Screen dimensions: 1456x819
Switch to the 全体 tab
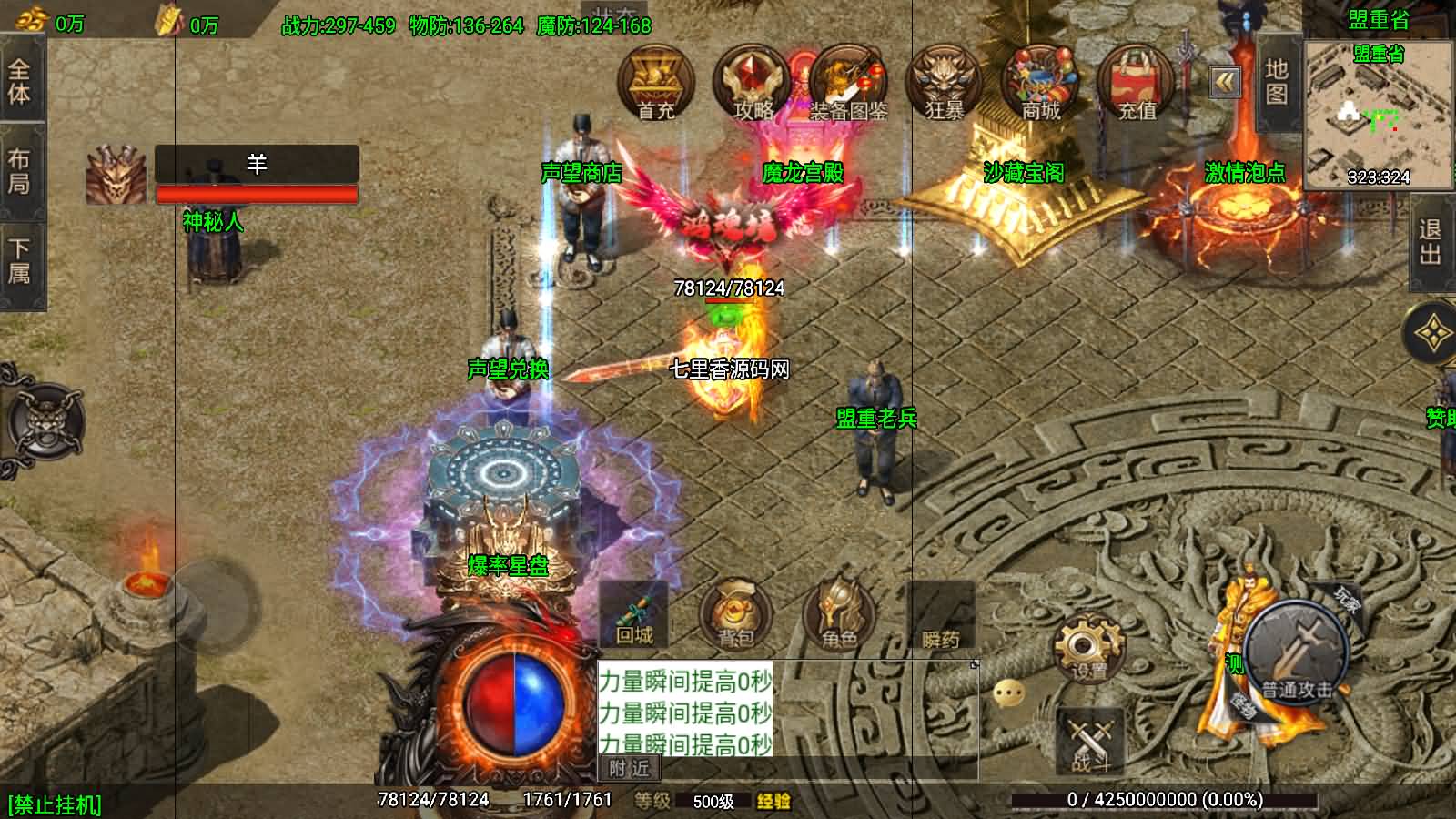pos(19,82)
